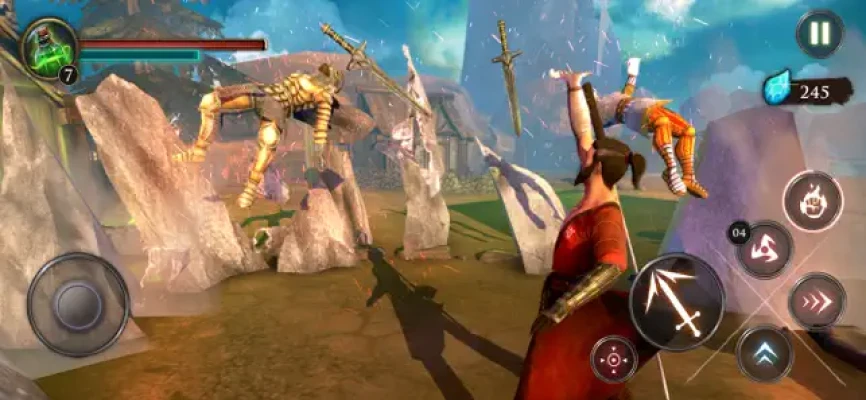Toggle the crosshair target lock button

pyautogui.click(x=613, y=359)
